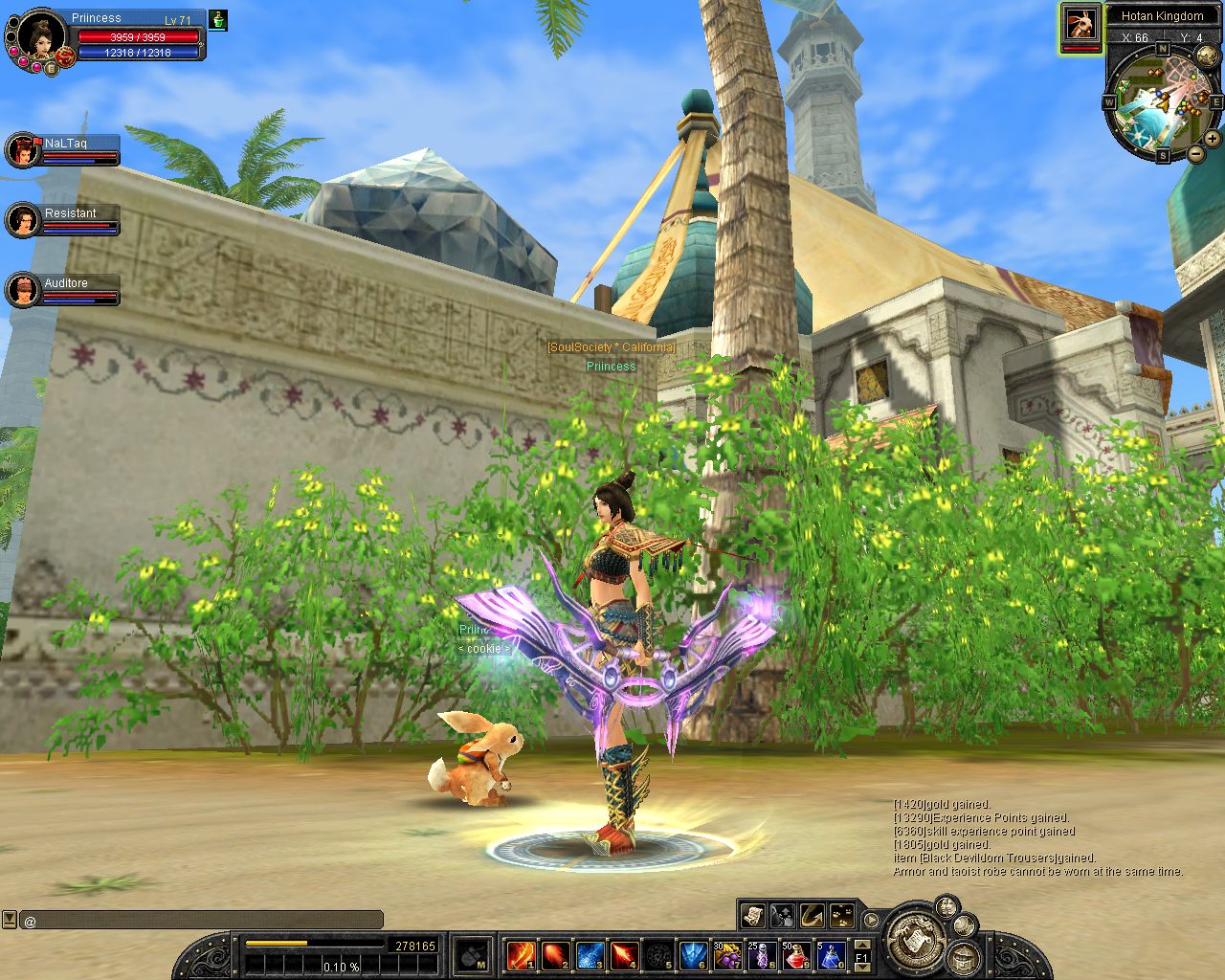This screenshot has width=1225, height=980.
Task: Select party member Resistant
Action: tap(22, 220)
